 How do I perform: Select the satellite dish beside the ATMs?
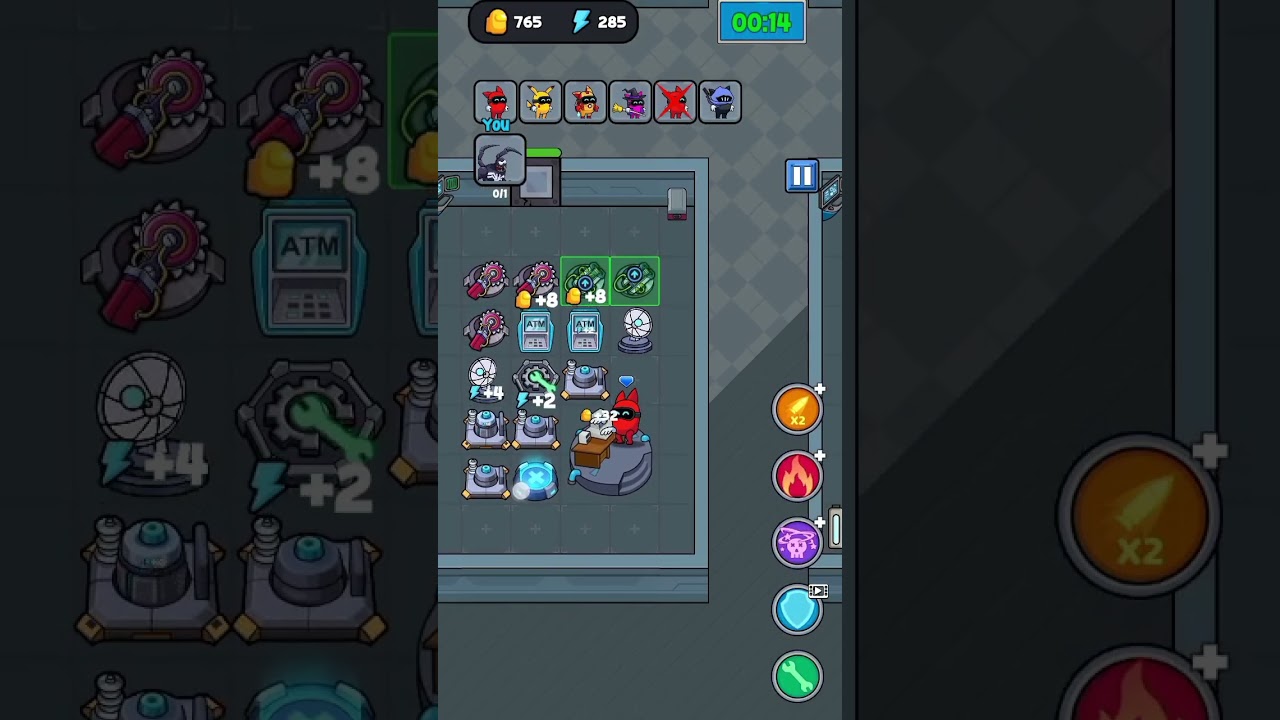coord(636,330)
